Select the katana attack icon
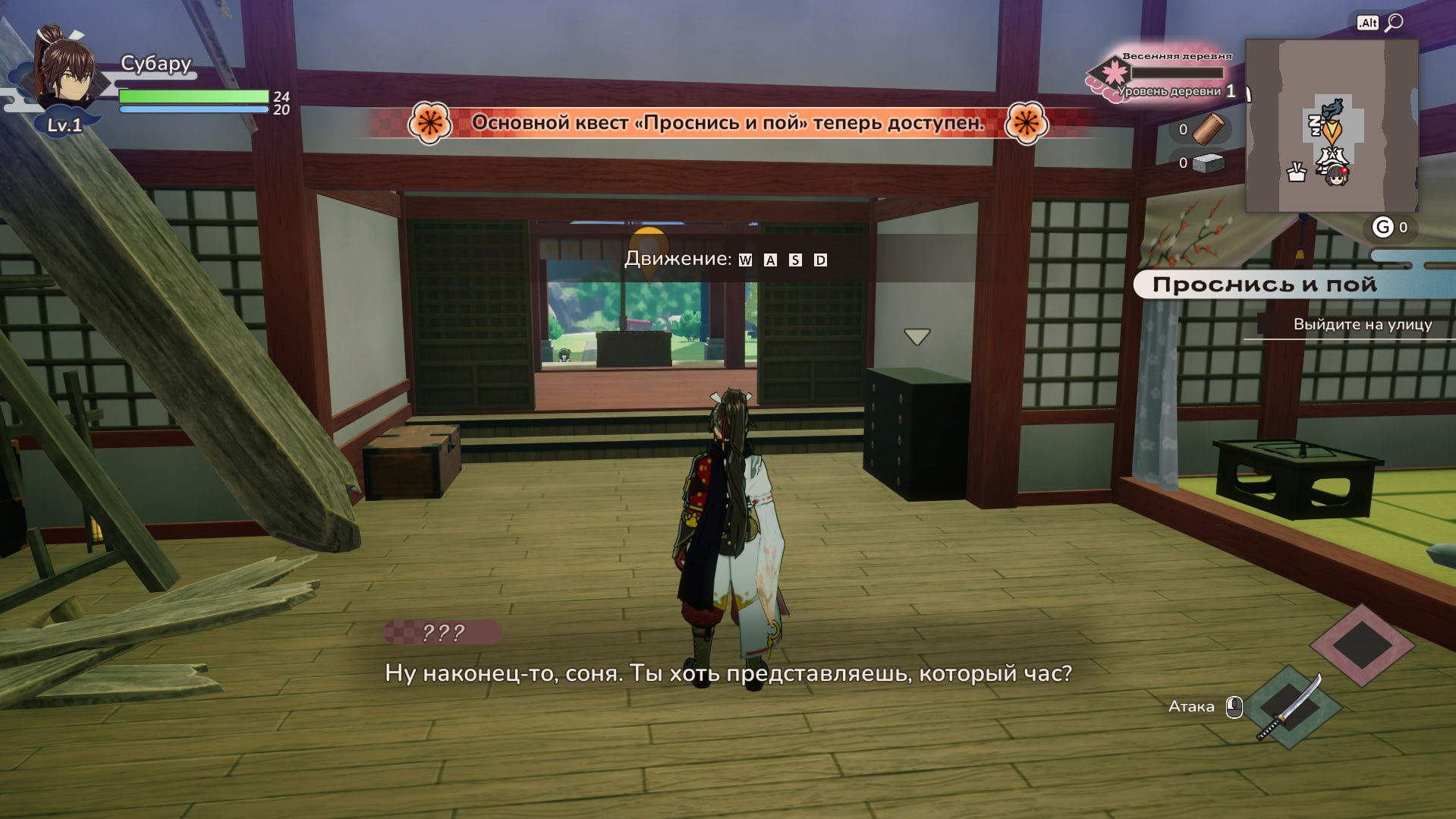The height and width of the screenshot is (819, 1456). (1289, 707)
